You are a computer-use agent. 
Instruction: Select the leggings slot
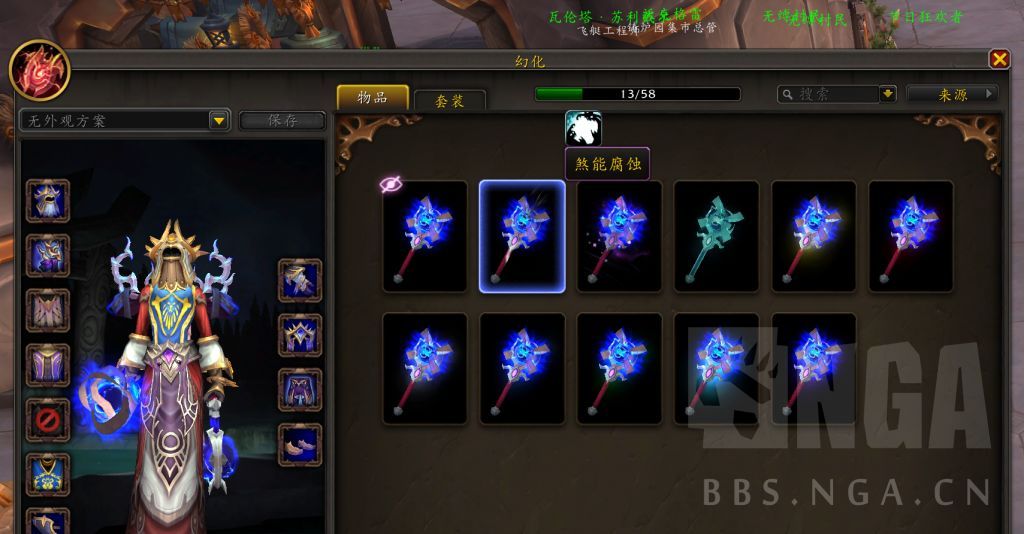coord(299,390)
